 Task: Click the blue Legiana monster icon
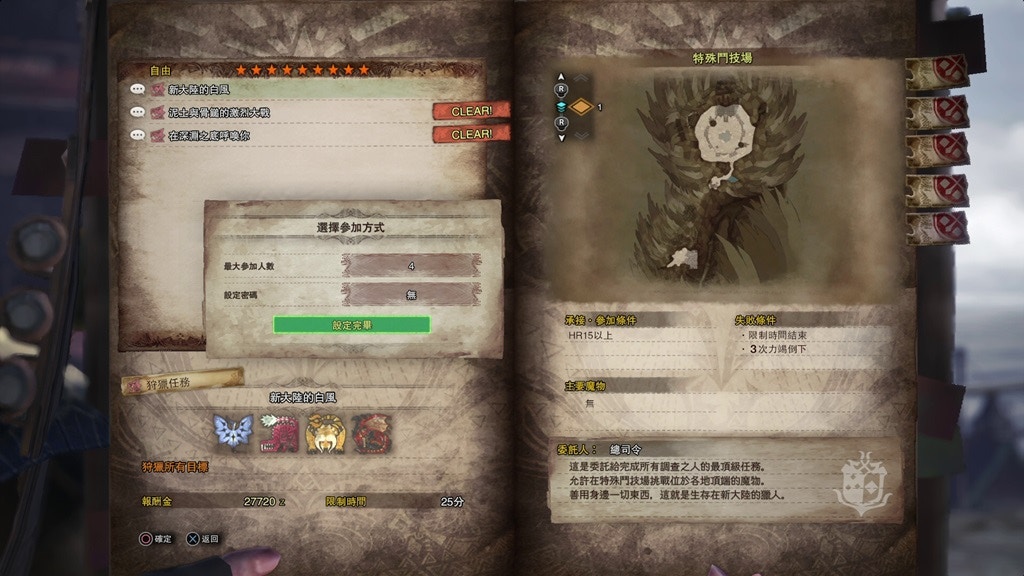(232, 433)
